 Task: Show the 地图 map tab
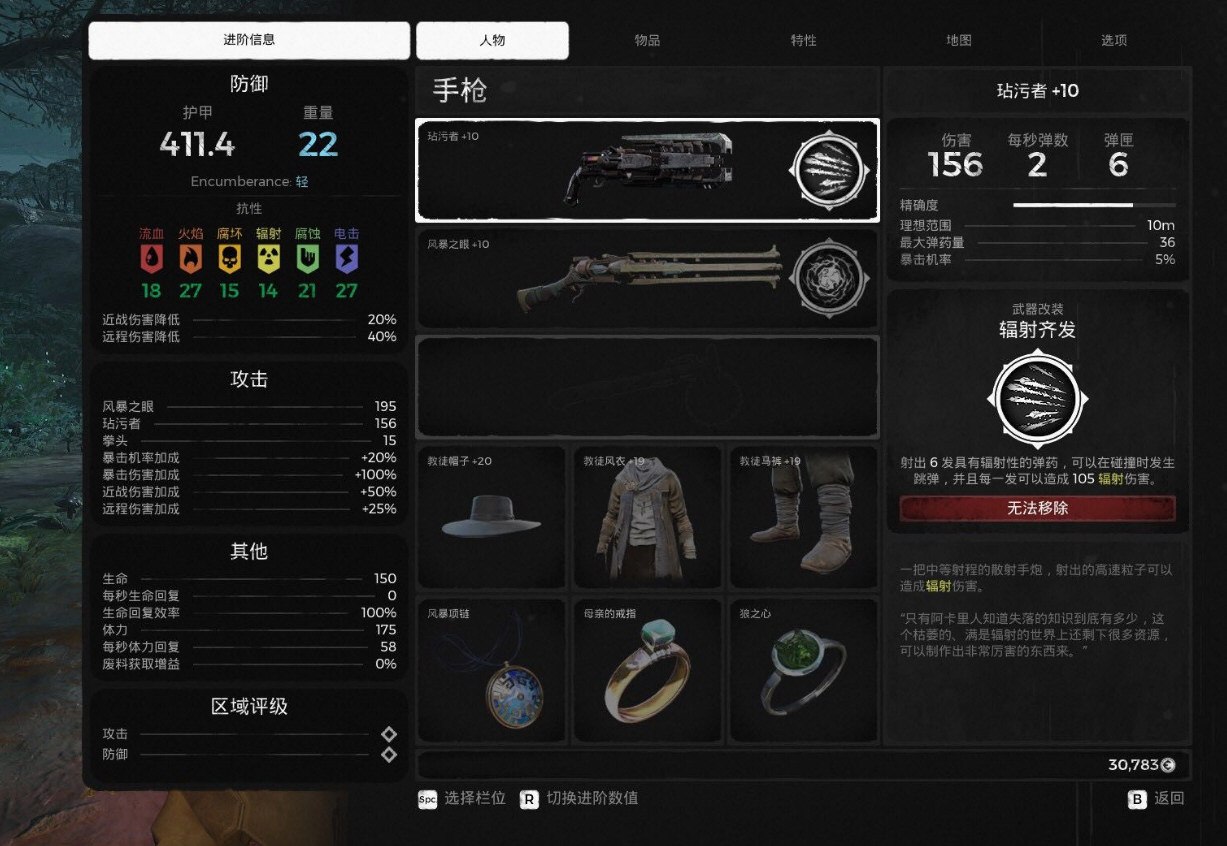[958, 41]
